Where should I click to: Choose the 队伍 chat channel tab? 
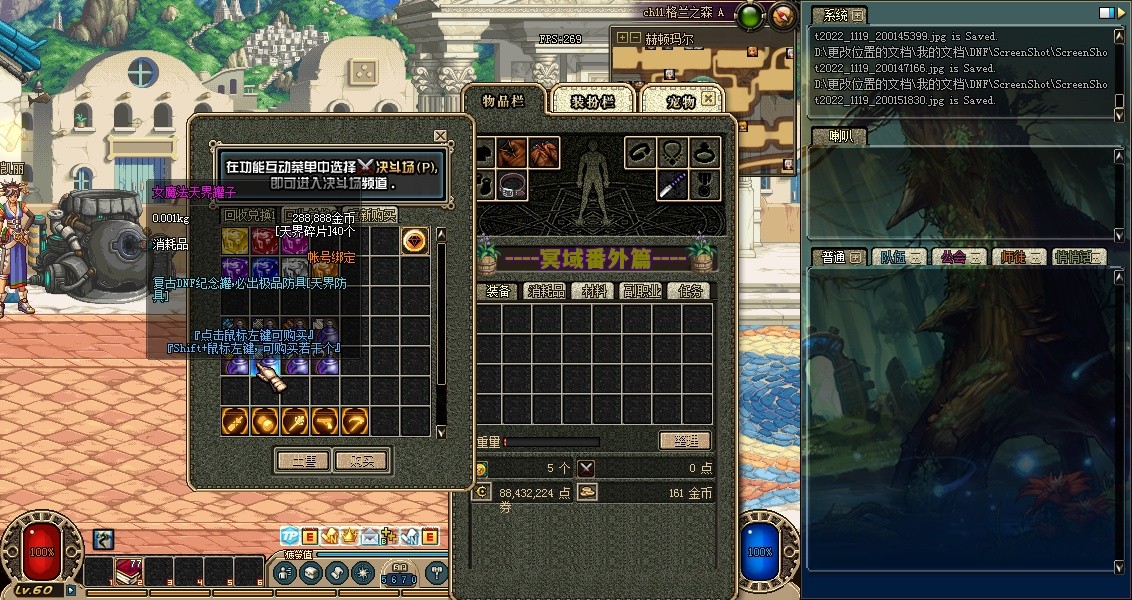(x=896, y=257)
